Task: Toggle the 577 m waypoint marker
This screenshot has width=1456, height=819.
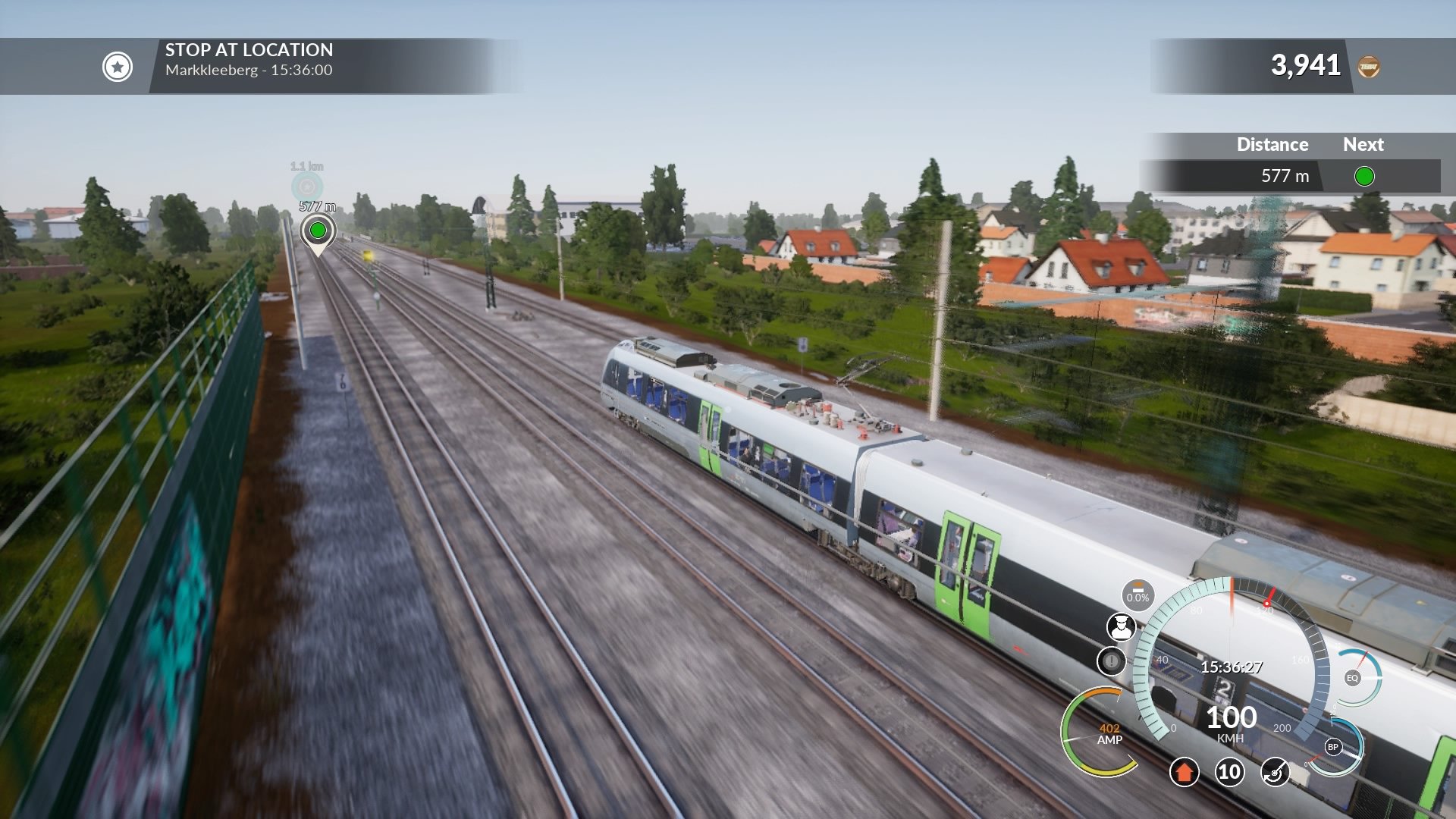Action: [x=318, y=229]
